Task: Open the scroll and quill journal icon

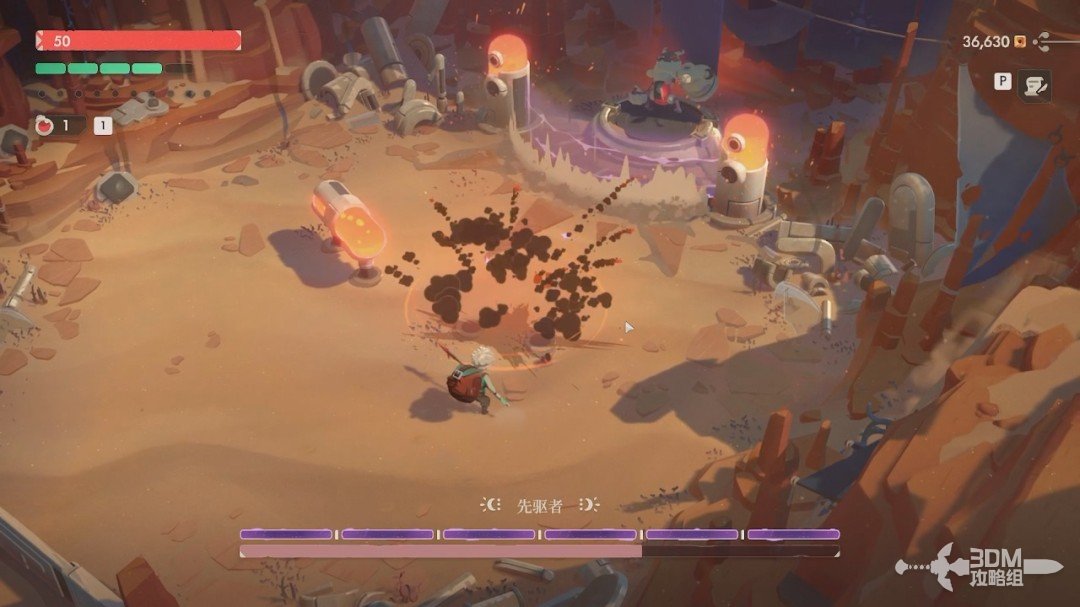Action: pyautogui.click(x=1034, y=86)
